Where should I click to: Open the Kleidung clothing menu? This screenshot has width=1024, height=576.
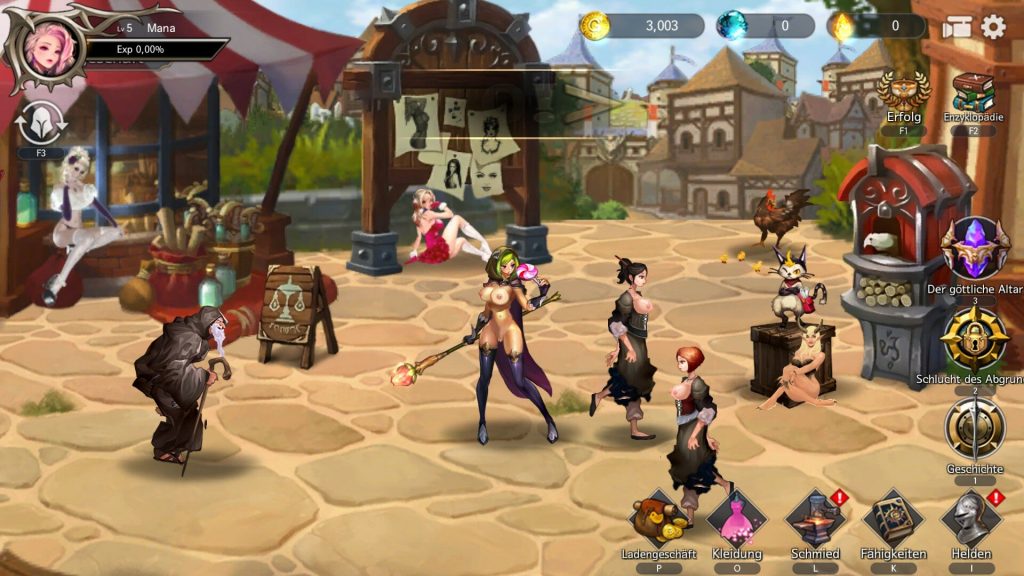(737, 519)
